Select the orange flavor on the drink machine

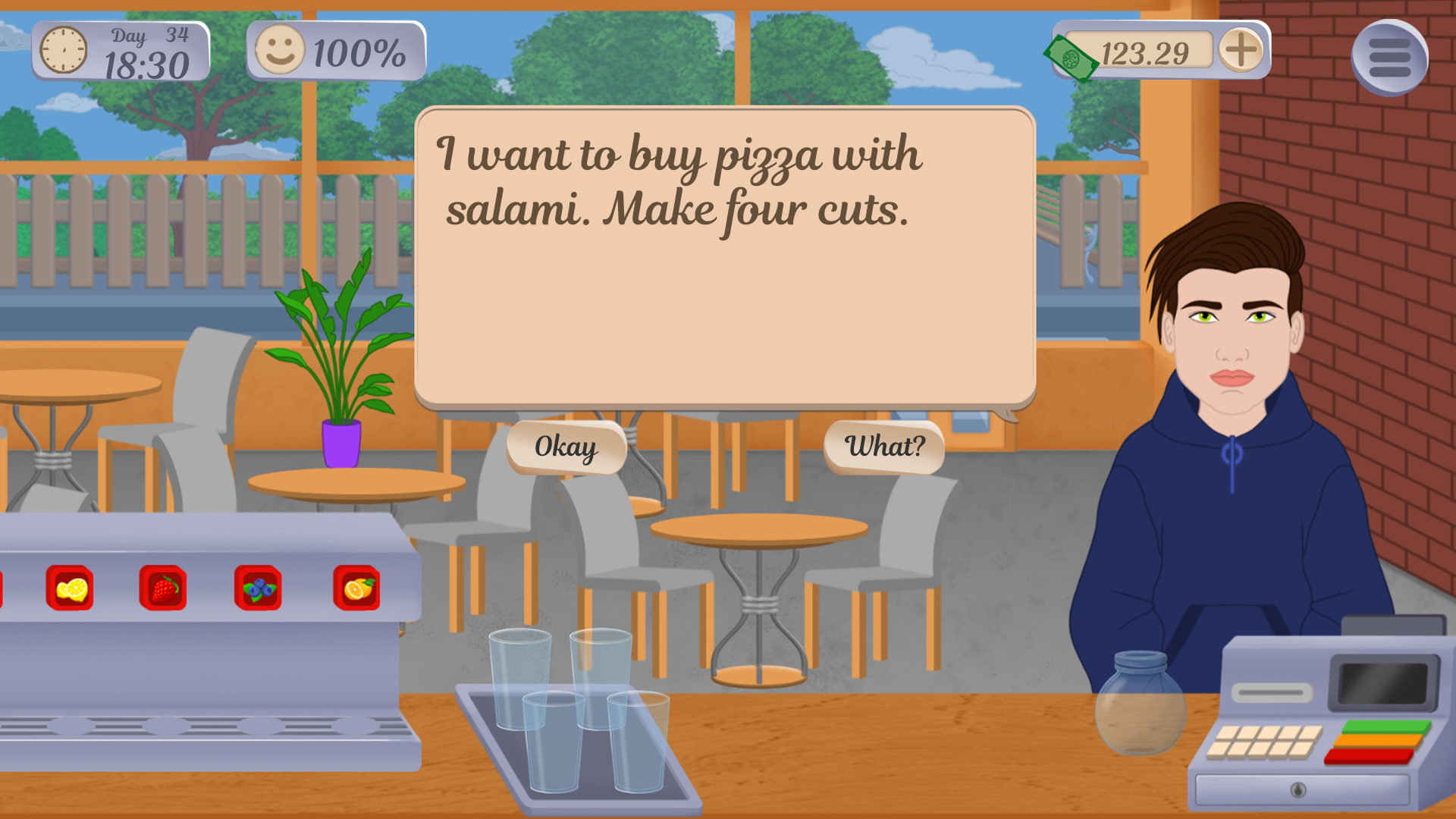[356, 588]
